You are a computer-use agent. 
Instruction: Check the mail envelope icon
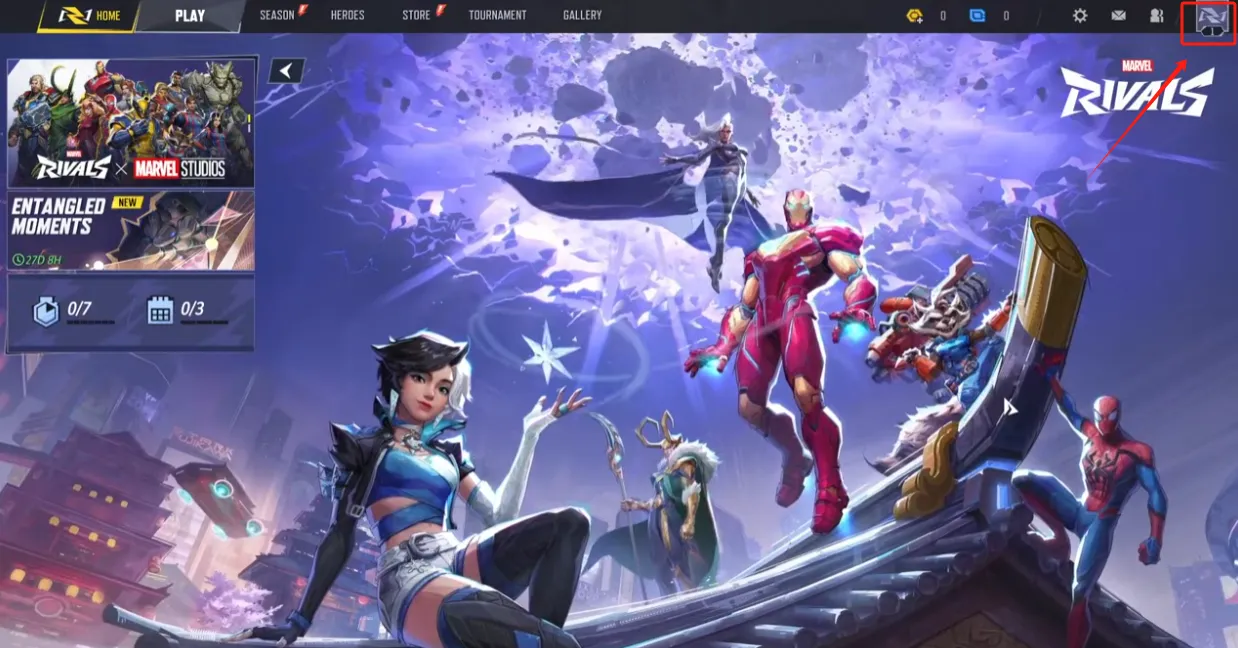point(1119,16)
